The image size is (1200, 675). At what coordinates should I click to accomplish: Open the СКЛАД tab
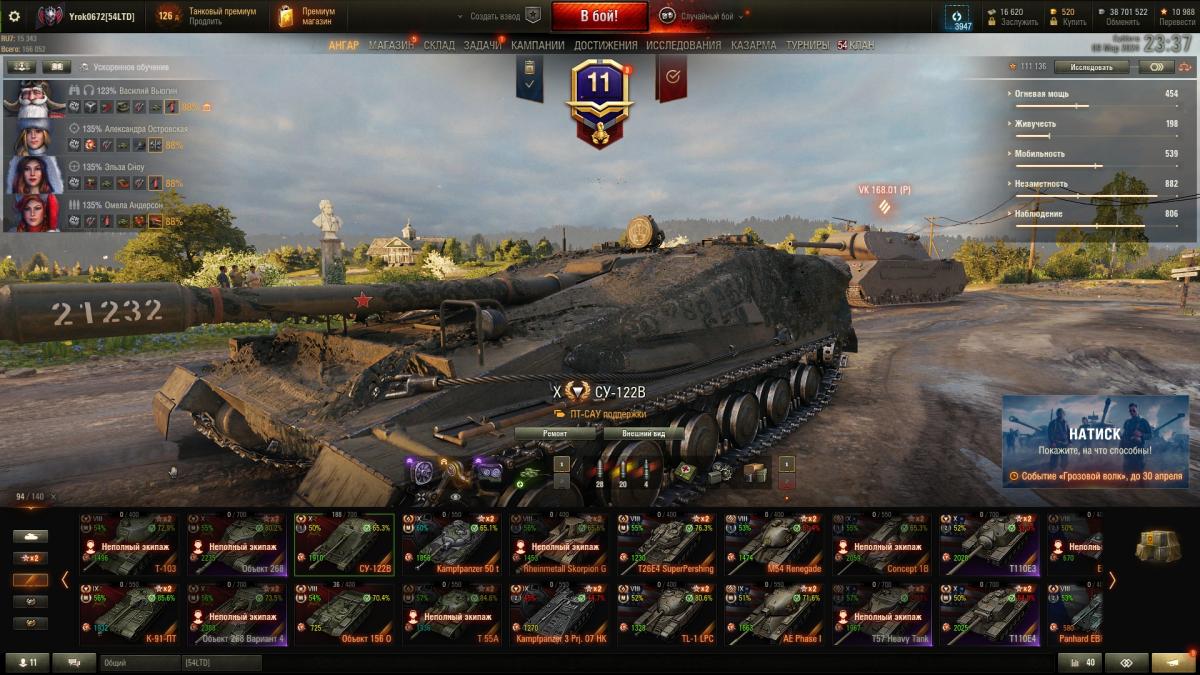pyautogui.click(x=439, y=45)
